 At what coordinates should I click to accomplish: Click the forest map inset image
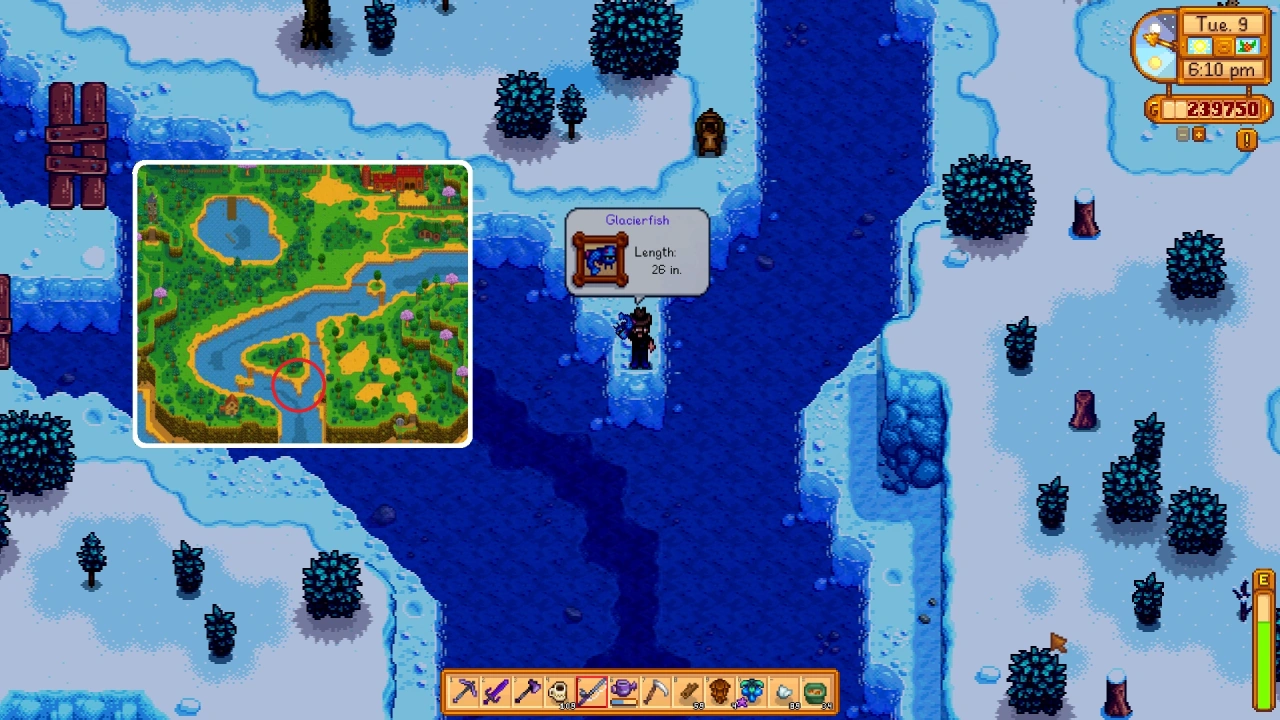(302, 303)
